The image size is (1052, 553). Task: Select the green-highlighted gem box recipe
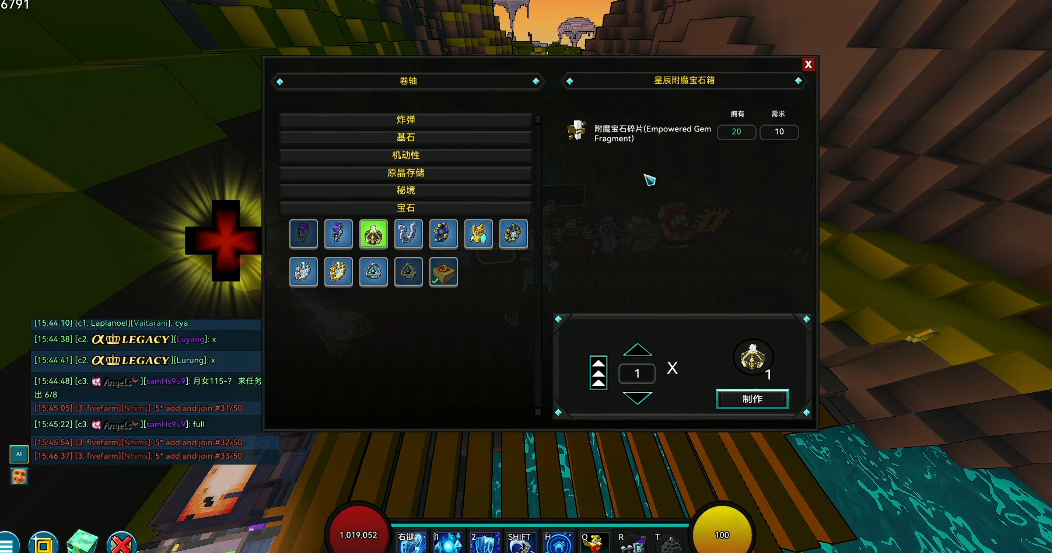pyautogui.click(x=373, y=234)
